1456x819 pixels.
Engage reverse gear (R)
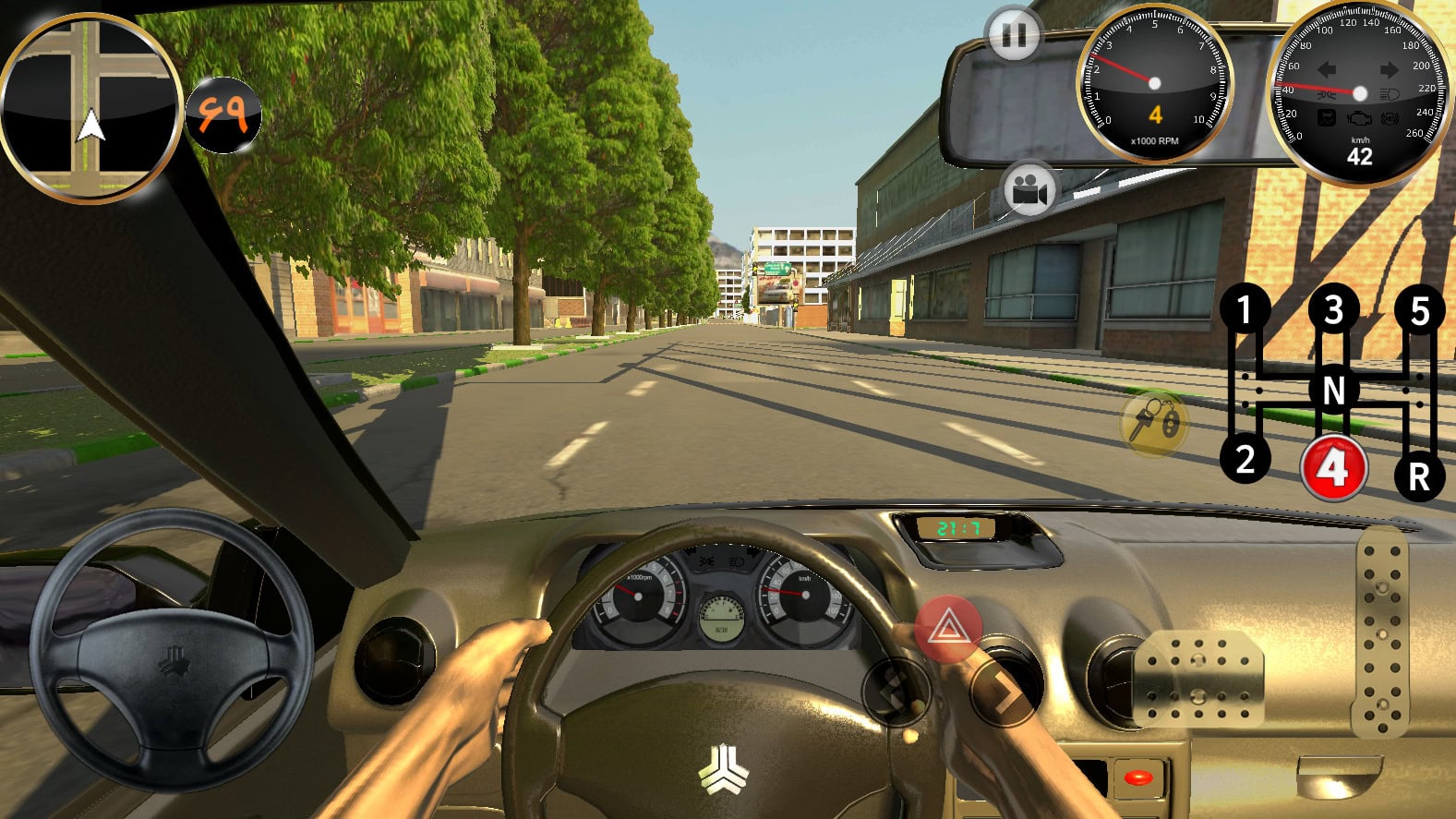pos(1419,476)
